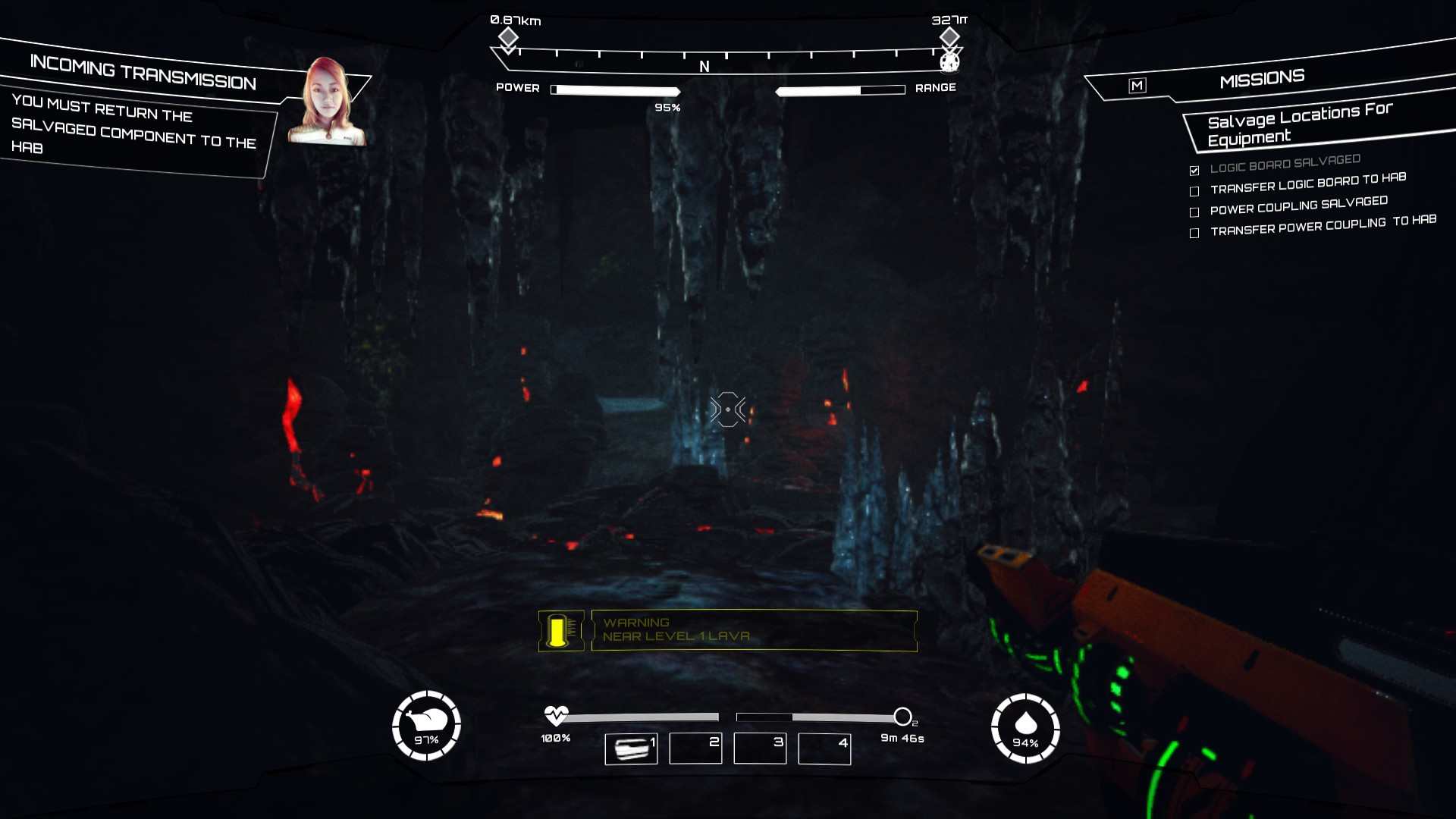
Task: Click the Incoming Transmission header
Action: click(143, 73)
